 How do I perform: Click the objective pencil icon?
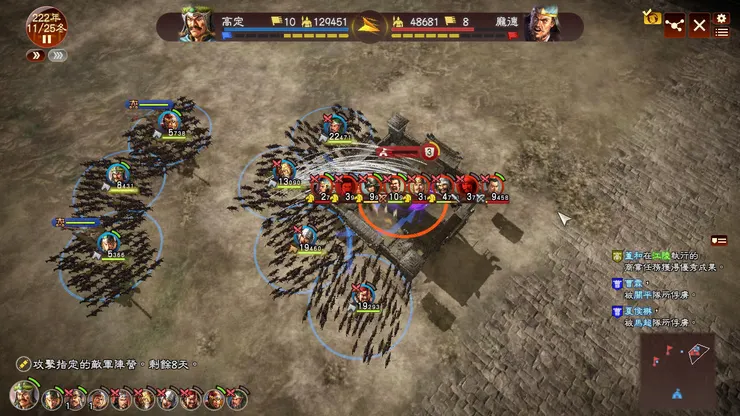click(x=22, y=362)
